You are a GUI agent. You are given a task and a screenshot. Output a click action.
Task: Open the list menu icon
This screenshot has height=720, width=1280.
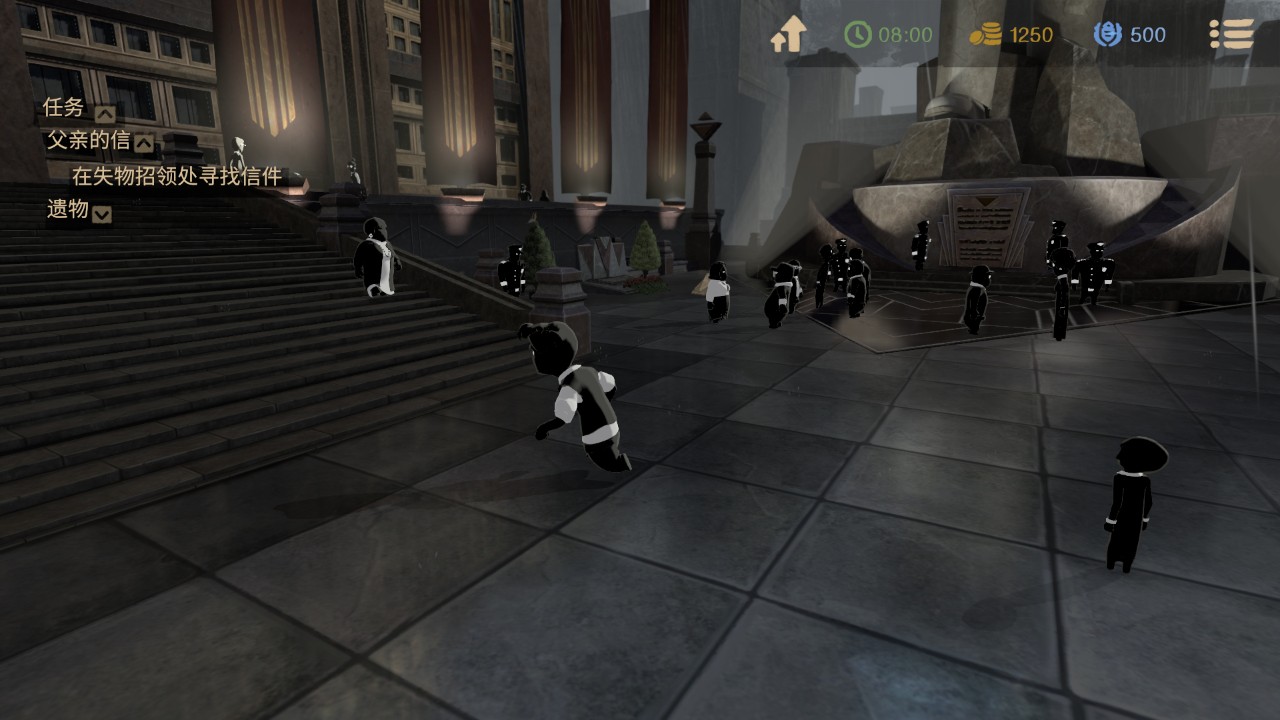point(1231,34)
